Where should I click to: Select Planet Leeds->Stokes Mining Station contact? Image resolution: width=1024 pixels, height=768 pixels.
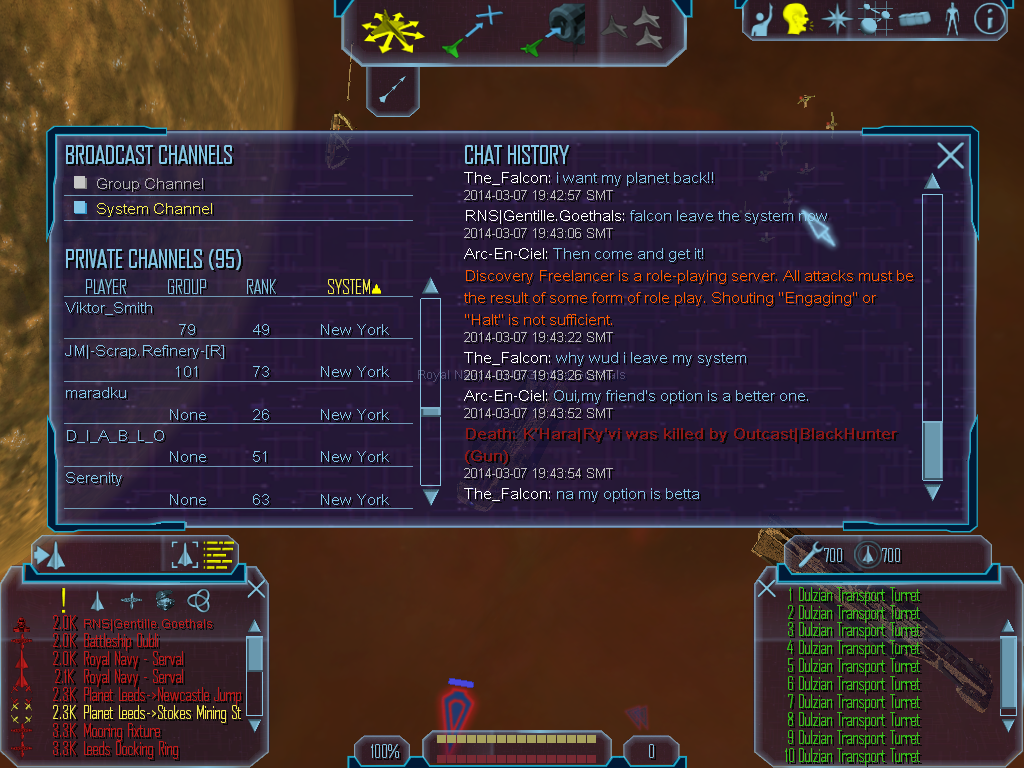pos(162,713)
